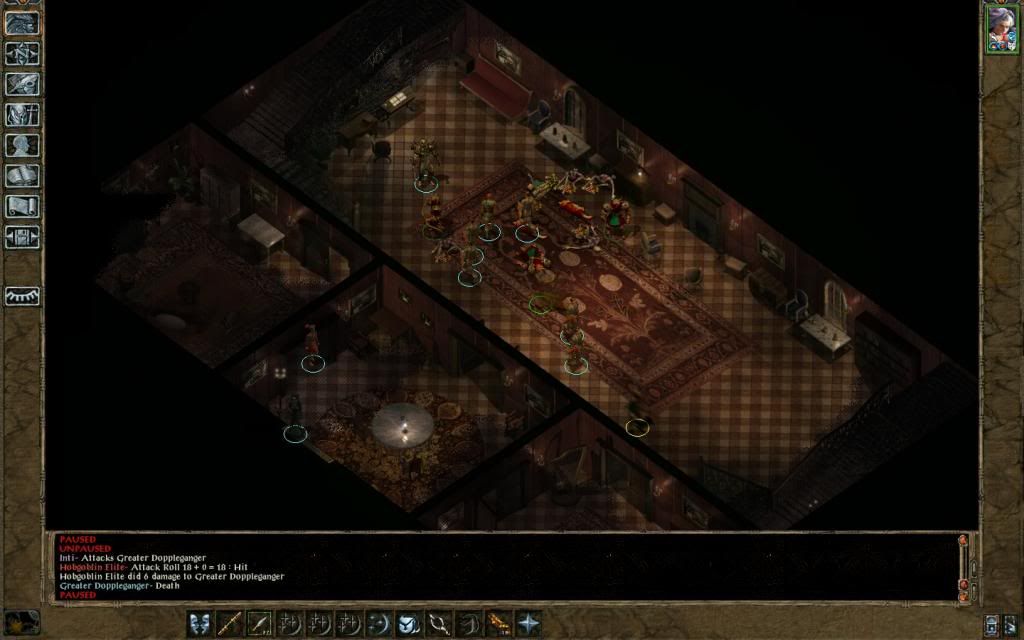Open the inventory screen
The width and height of the screenshot is (1024, 640).
click(x=22, y=115)
